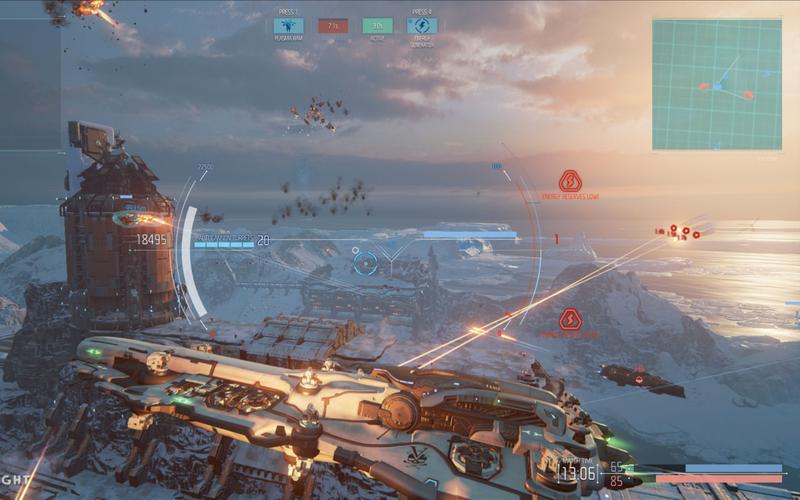Select the green active module slot
The image size is (800, 500).
click(x=377, y=26)
